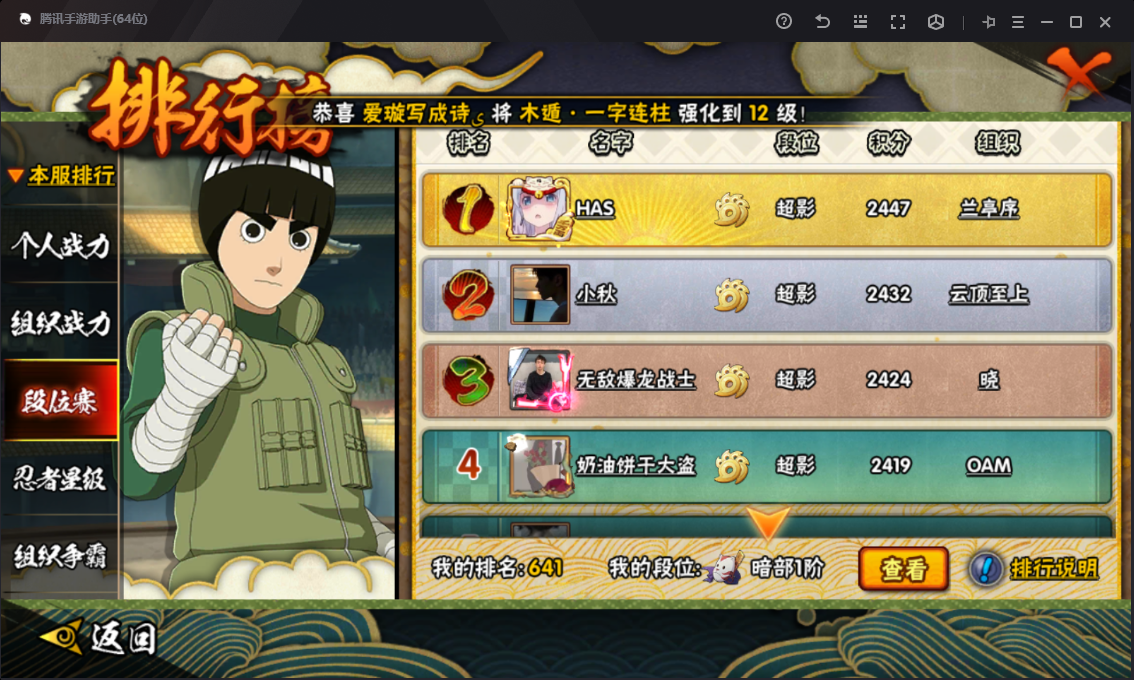Switch to the 个人战力 ranking tab
This screenshot has height=680, width=1134.
tap(60, 245)
